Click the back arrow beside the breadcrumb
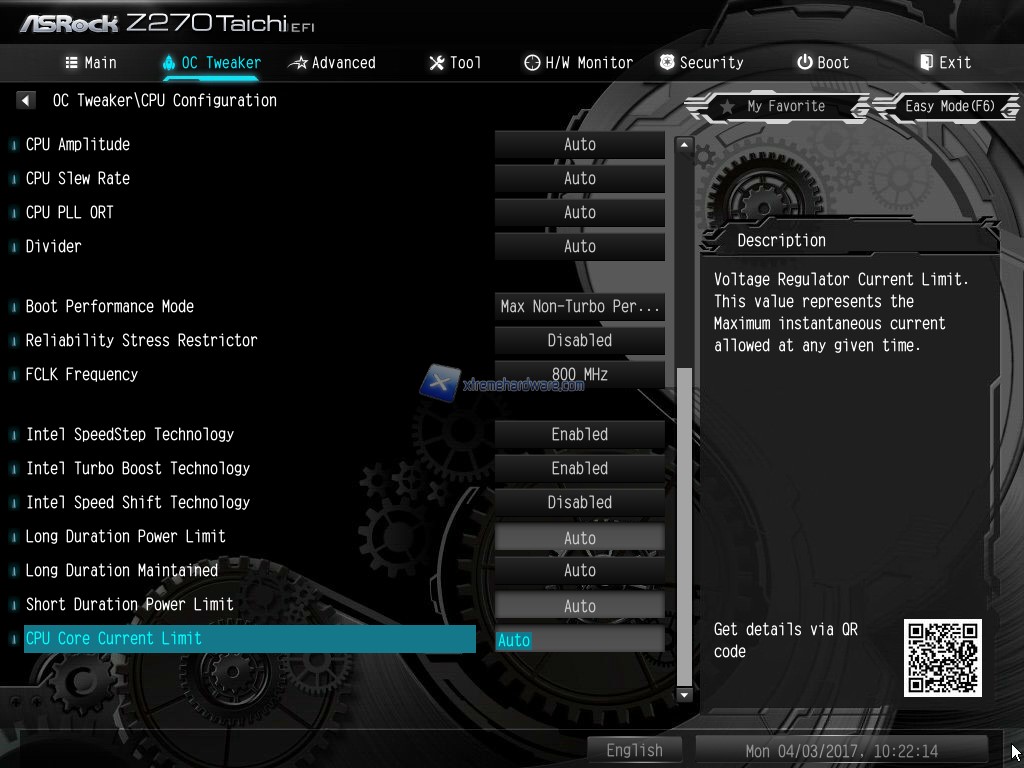Image resolution: width=1024 pixels, height=768 pixels. tap(26, 100)
